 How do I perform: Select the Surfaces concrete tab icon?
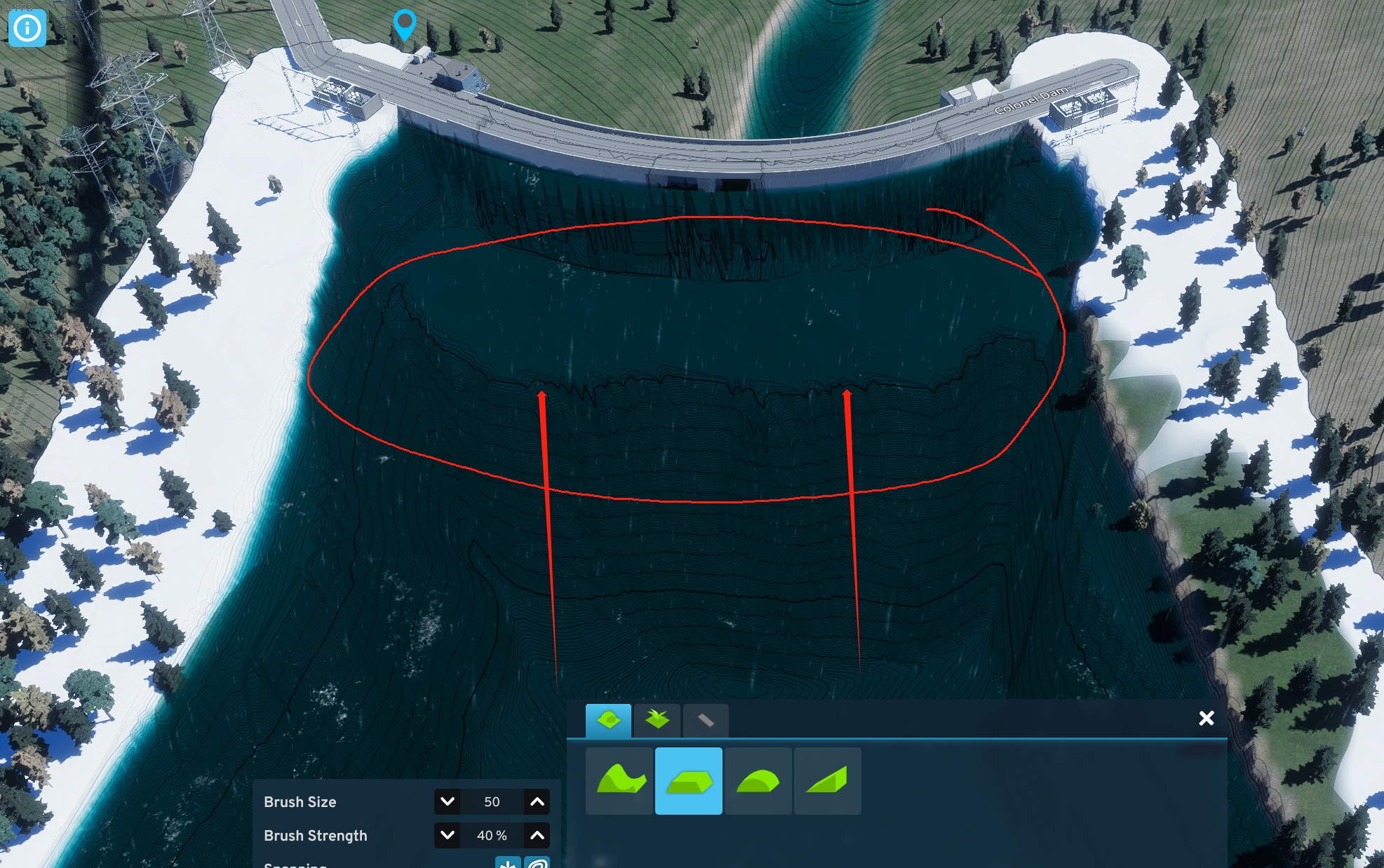click(x=706, y=720)
